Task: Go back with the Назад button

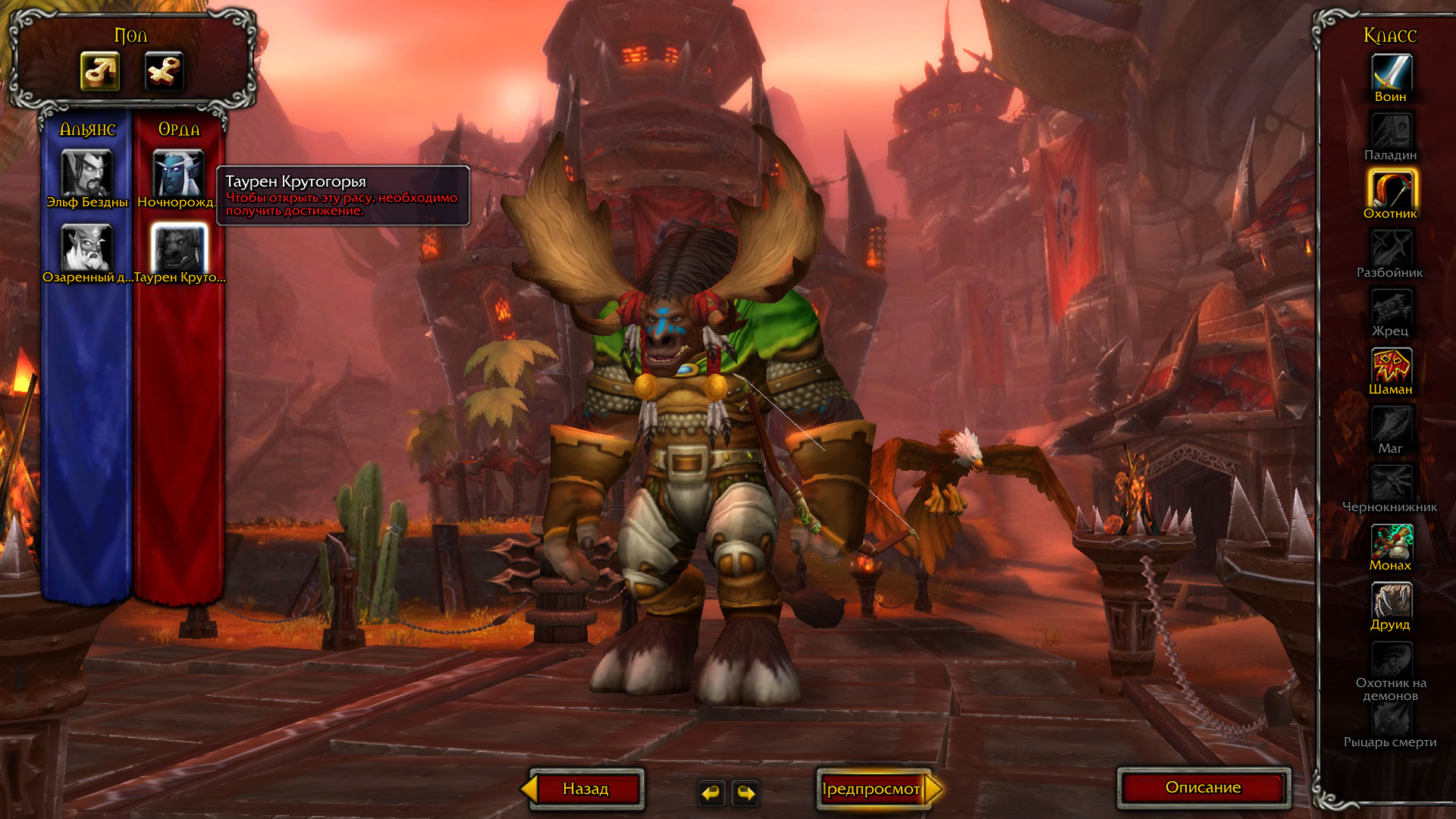Action: (585, 789)
